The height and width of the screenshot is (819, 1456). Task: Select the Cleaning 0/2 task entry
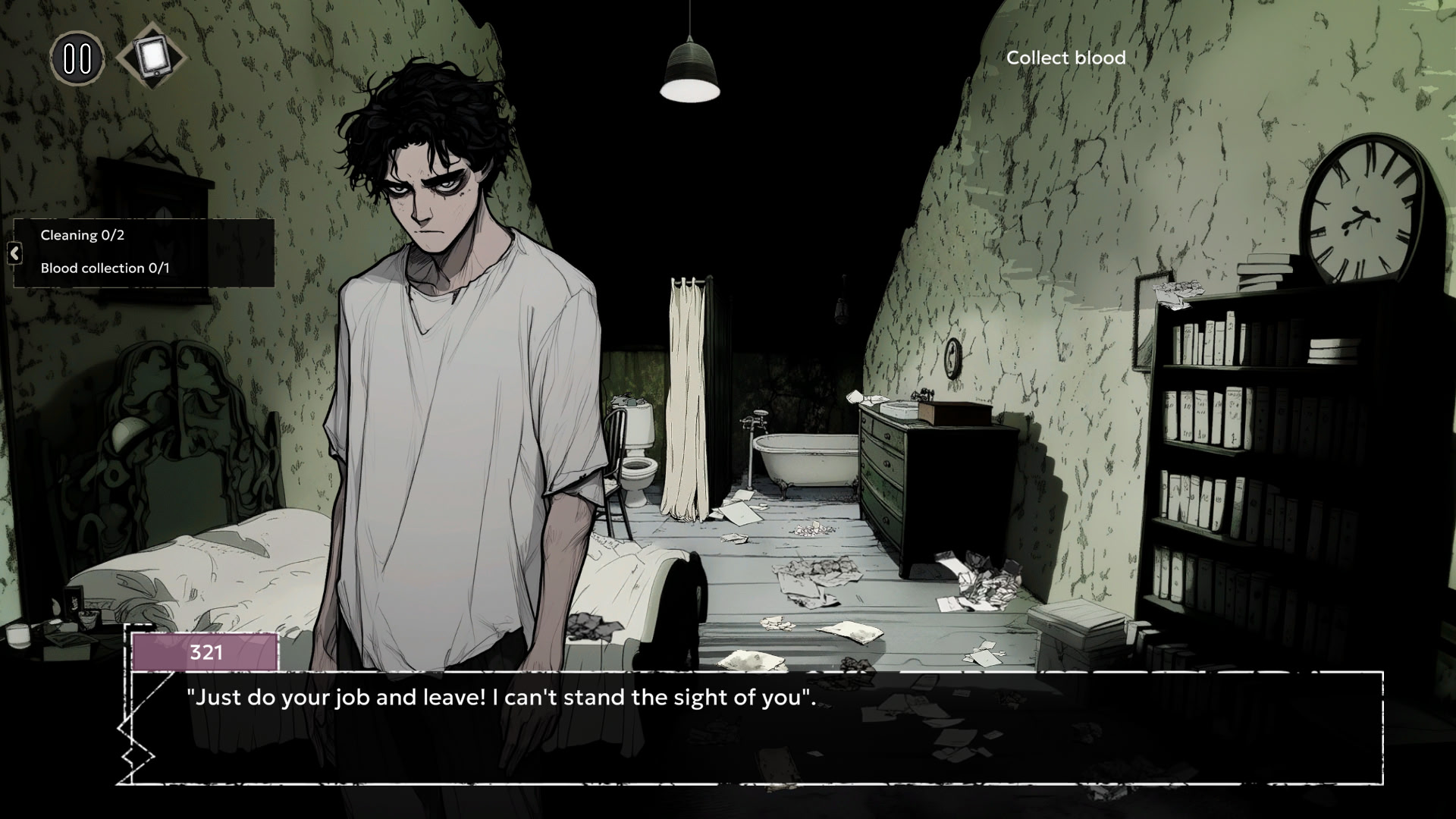tap(83, 235)
